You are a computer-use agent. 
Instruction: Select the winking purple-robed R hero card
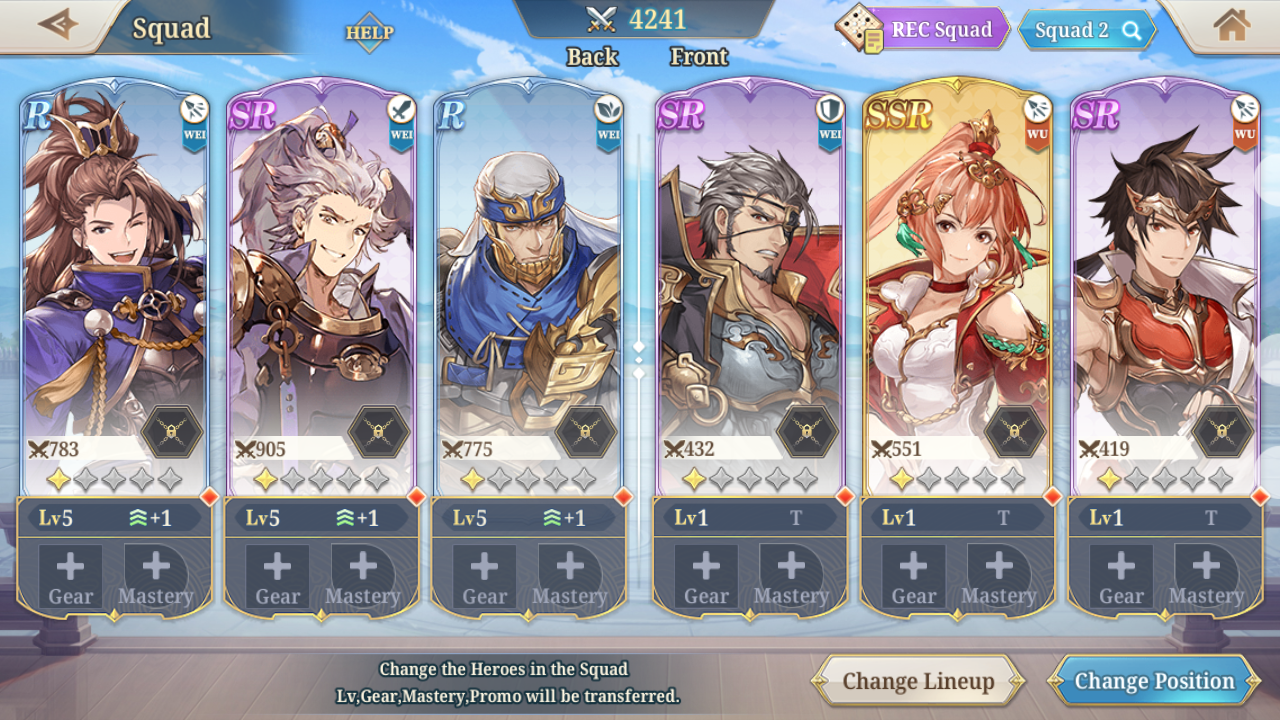pyautogui.click(x=113, y=280)
